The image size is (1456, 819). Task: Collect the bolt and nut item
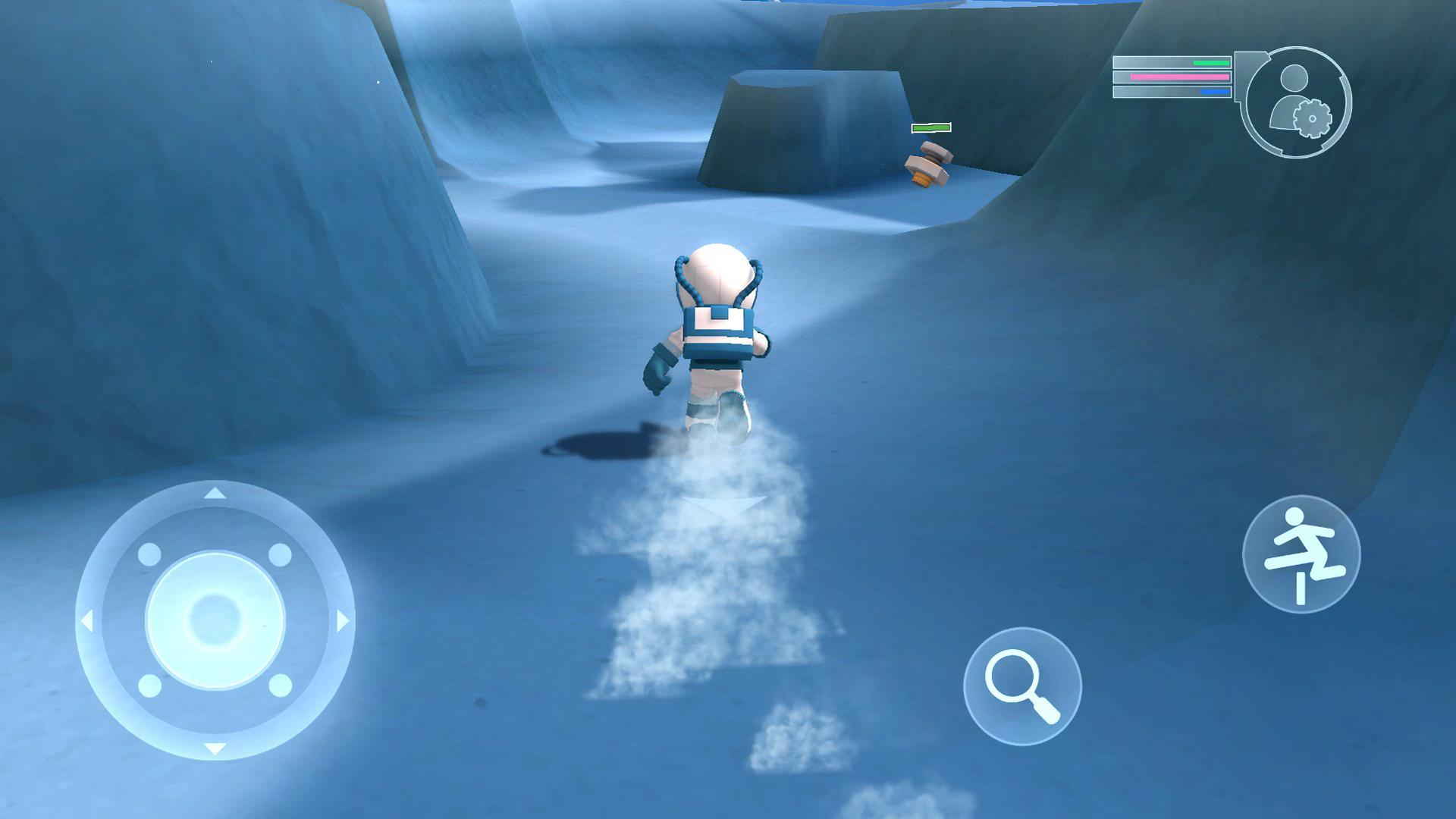[x=927, y=164]
